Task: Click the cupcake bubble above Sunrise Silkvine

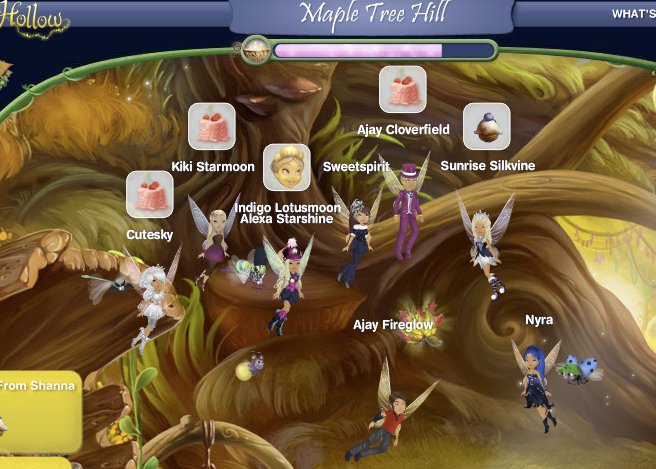Action: click(x=487, y=126)
